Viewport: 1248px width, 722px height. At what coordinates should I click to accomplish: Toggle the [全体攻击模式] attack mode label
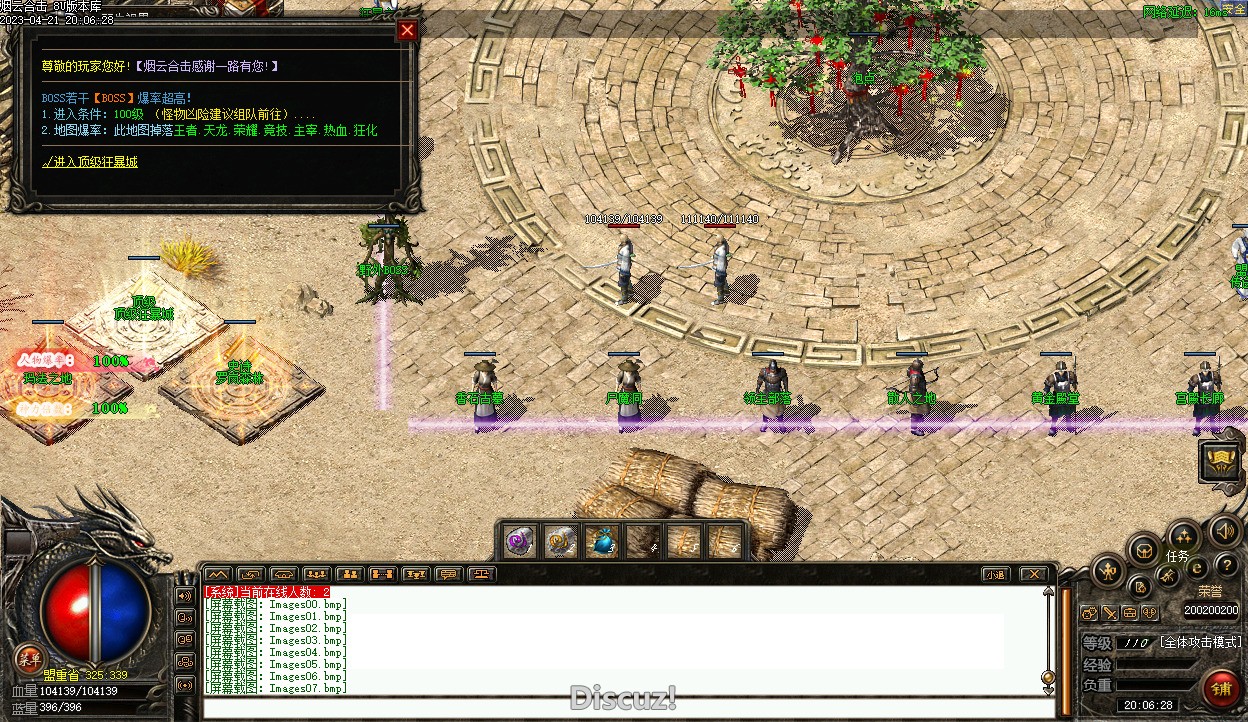(1200, 642)
